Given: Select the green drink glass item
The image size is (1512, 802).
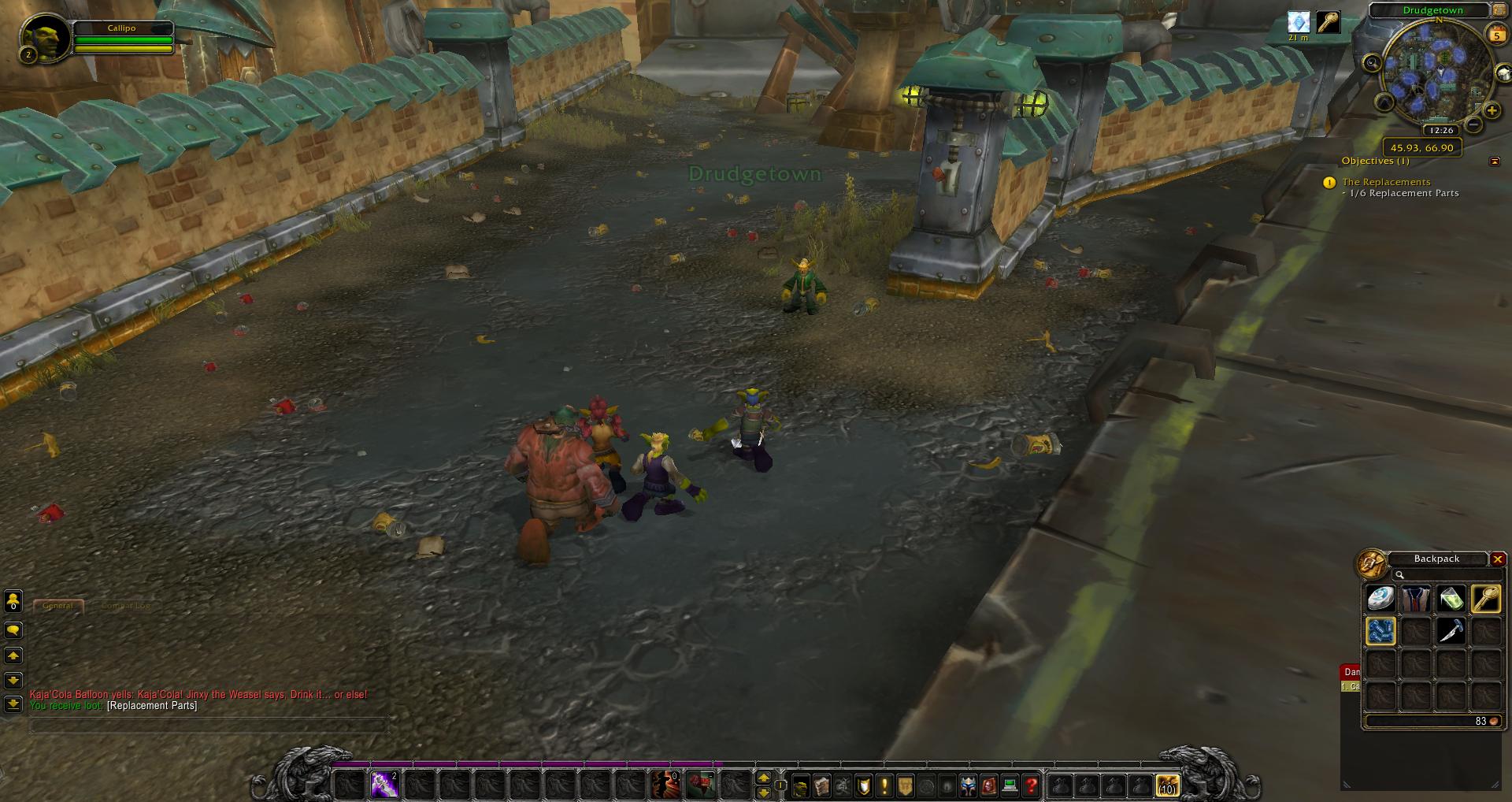Looking at the screenshot, I should (x=1451, y=599).
